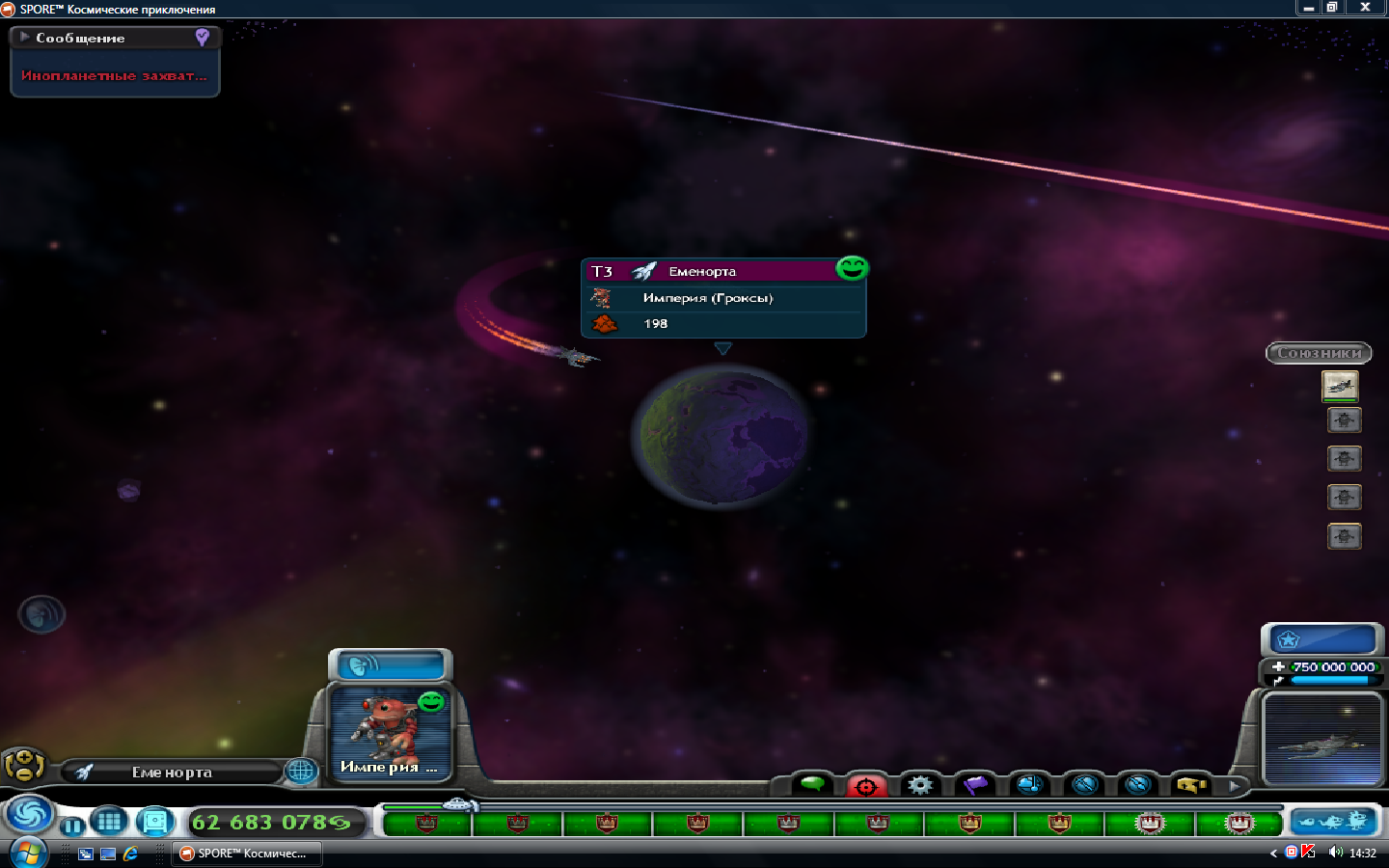The image size is (1389, 868).
Task: Open the yellow cargo tools tab
Action: (1191, 785)
